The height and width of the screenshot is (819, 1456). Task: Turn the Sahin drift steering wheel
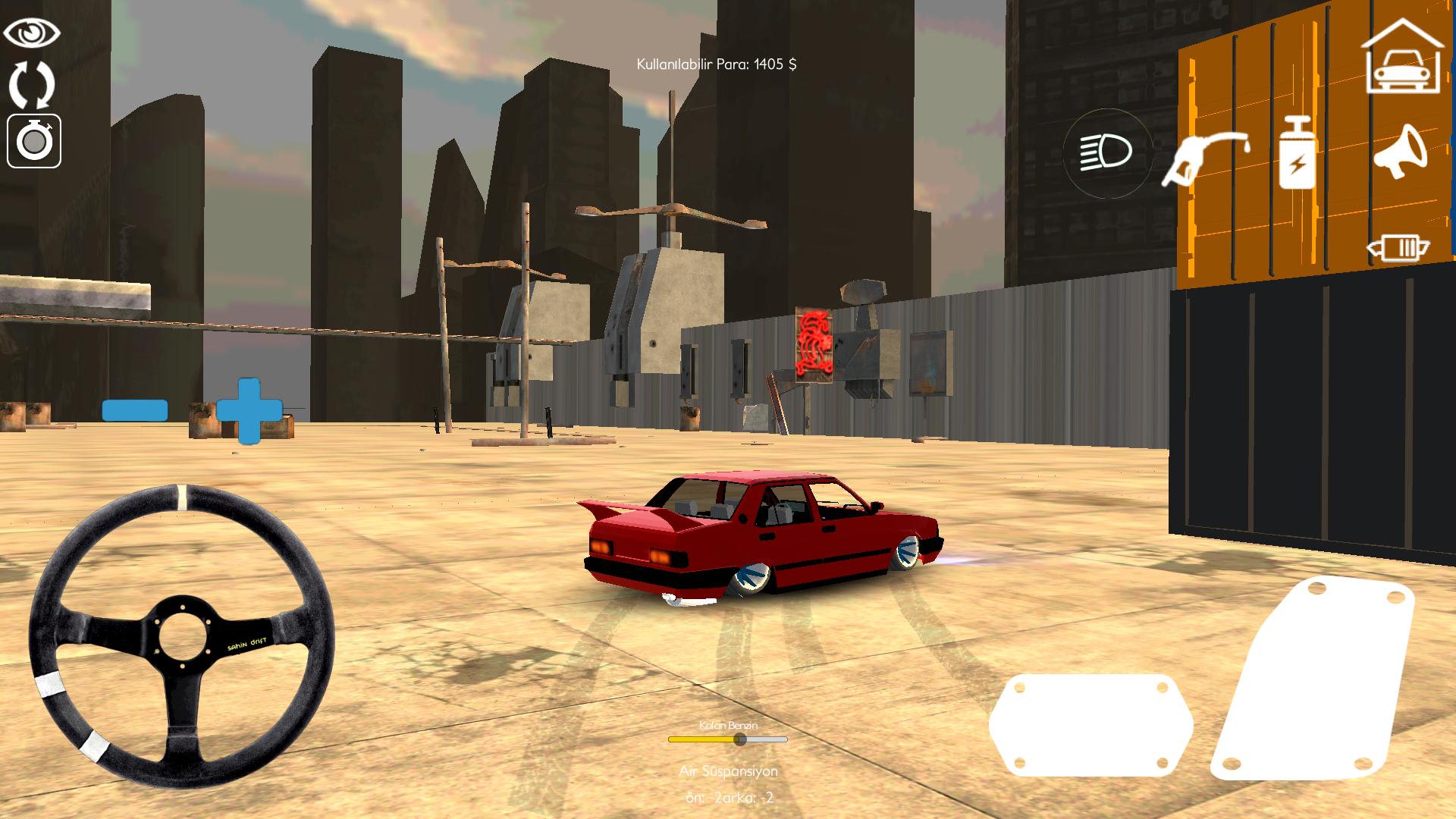point(184,635)
